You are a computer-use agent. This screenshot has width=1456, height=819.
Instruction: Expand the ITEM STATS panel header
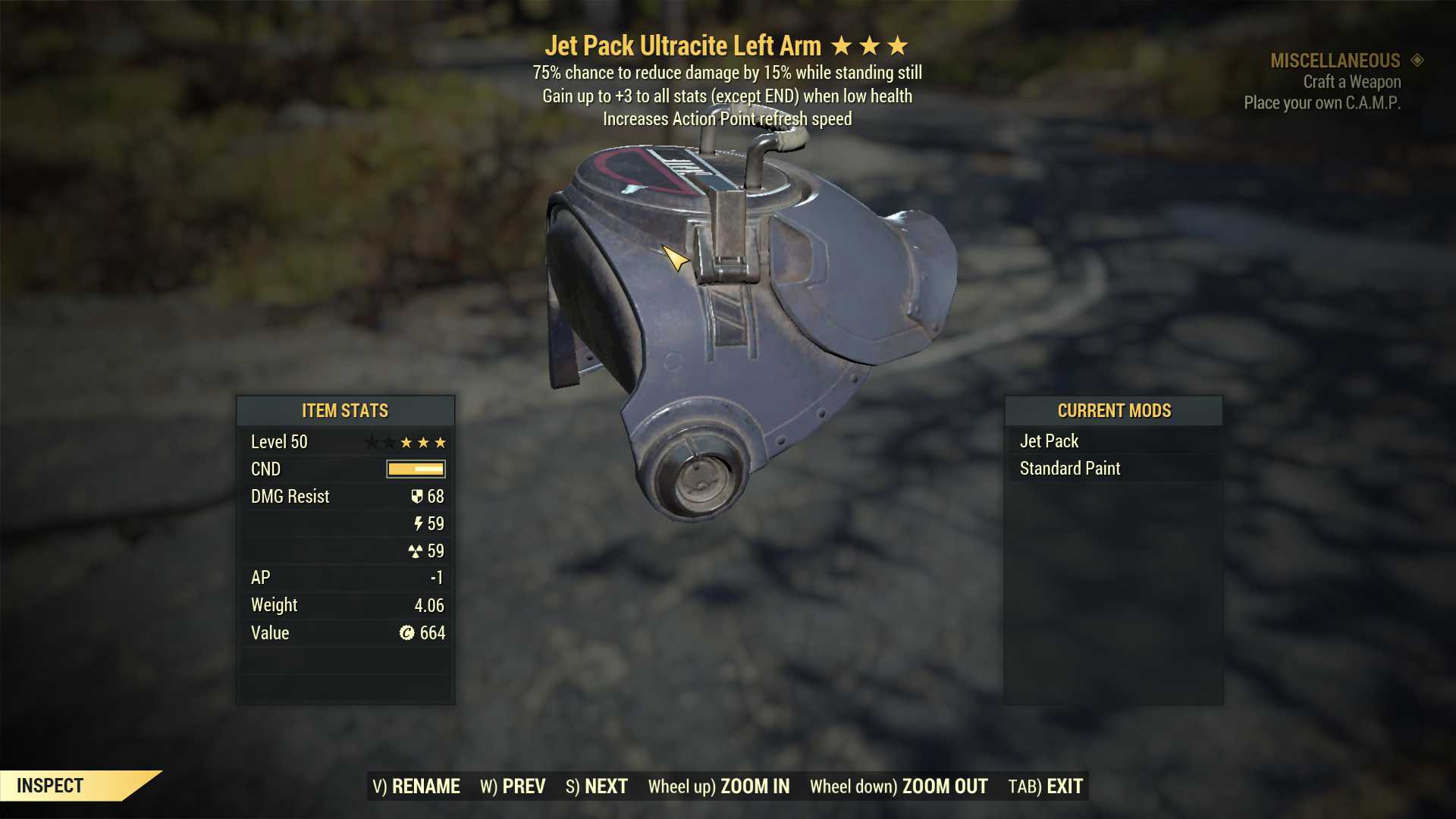click(344, 410)
